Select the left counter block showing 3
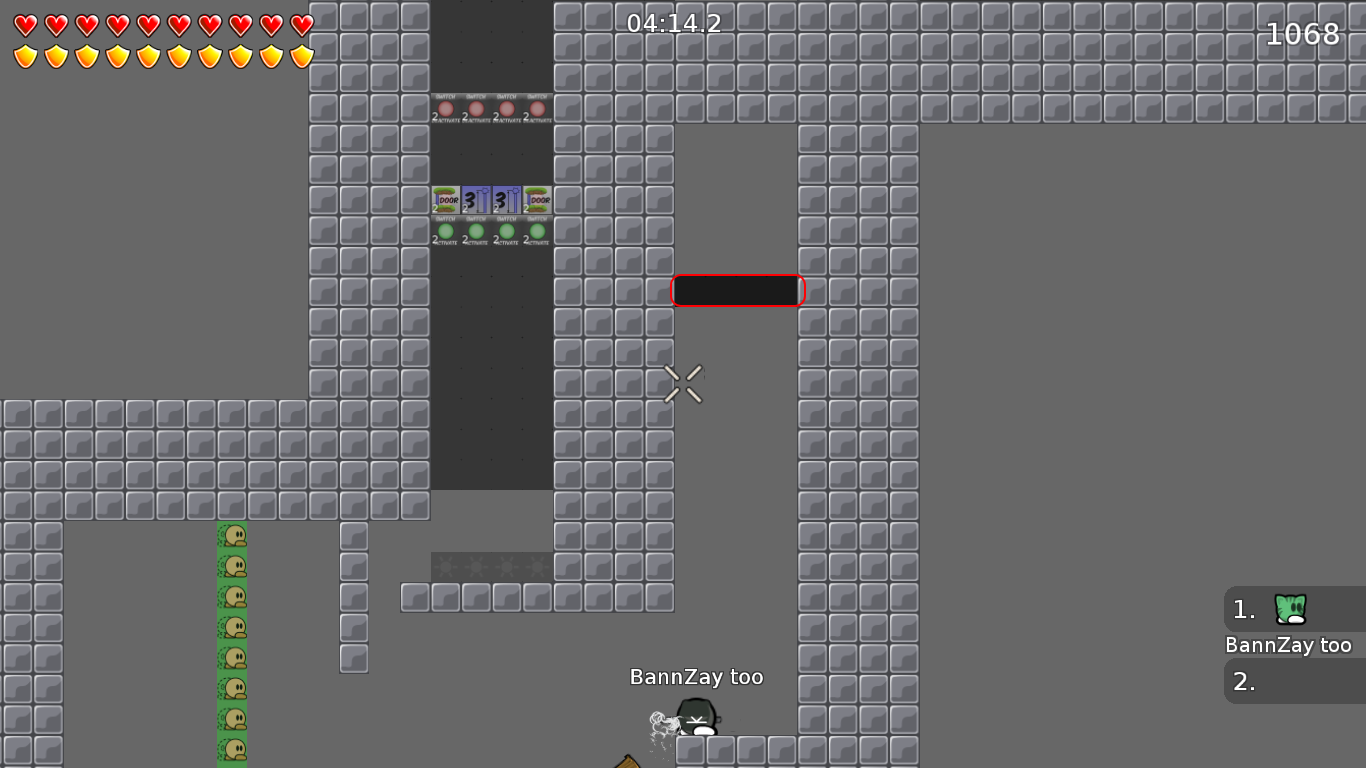The image size is (1366, 768). click(x=476, y=200)
